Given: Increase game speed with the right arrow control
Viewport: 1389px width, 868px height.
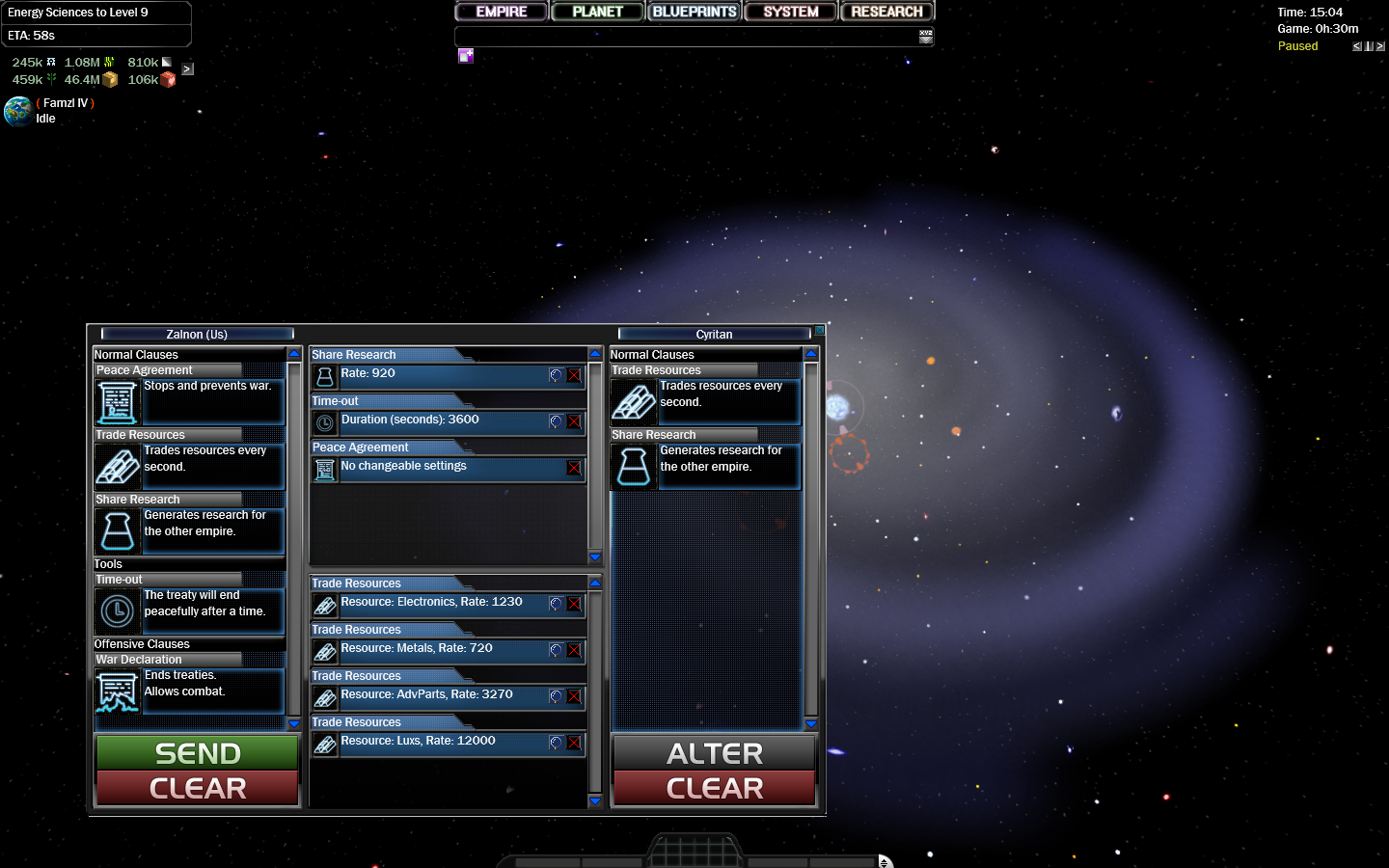Looking at the screenshot, I should [x=1379, y=45].
